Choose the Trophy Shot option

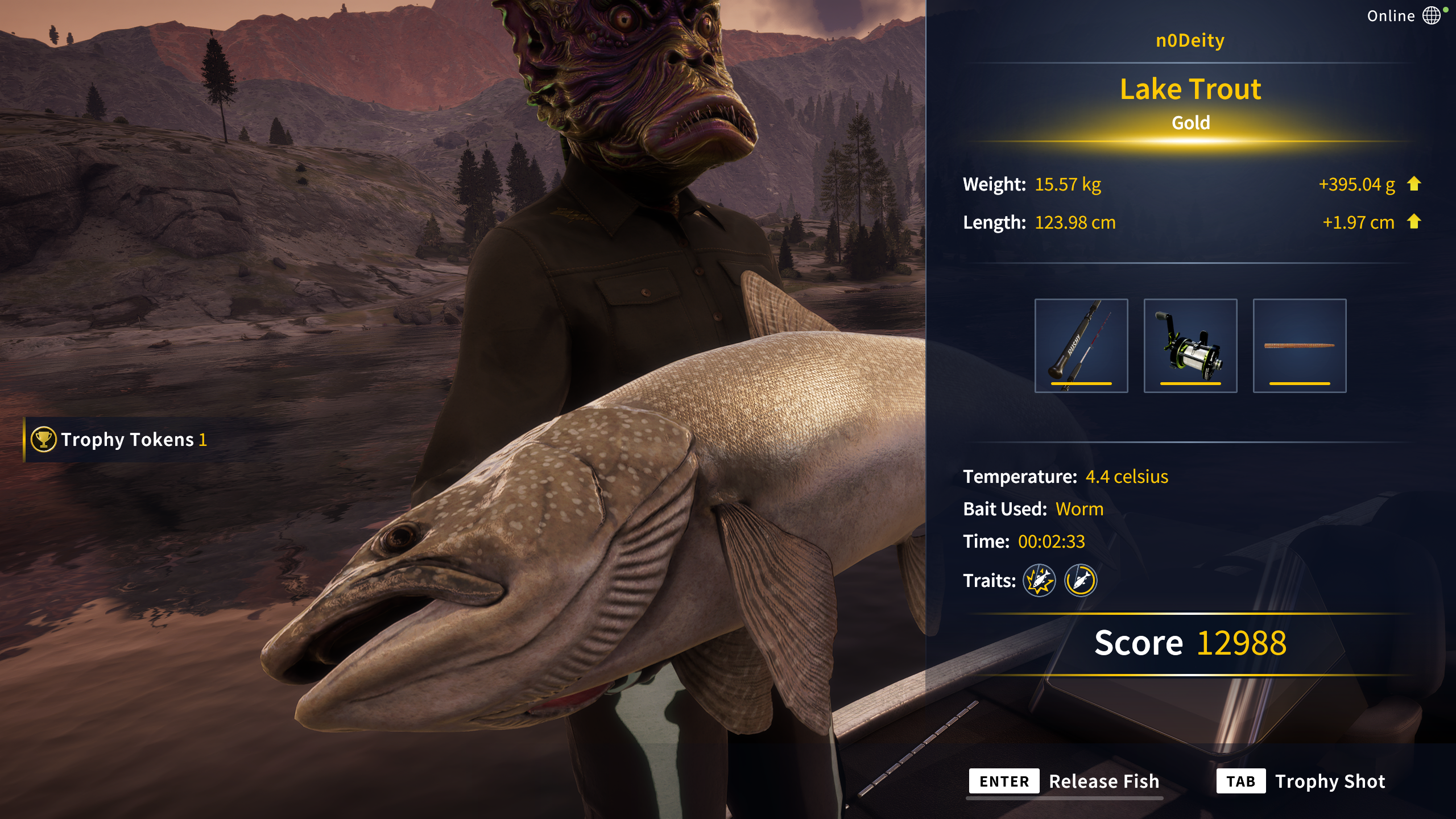(x=1300, y=781)
